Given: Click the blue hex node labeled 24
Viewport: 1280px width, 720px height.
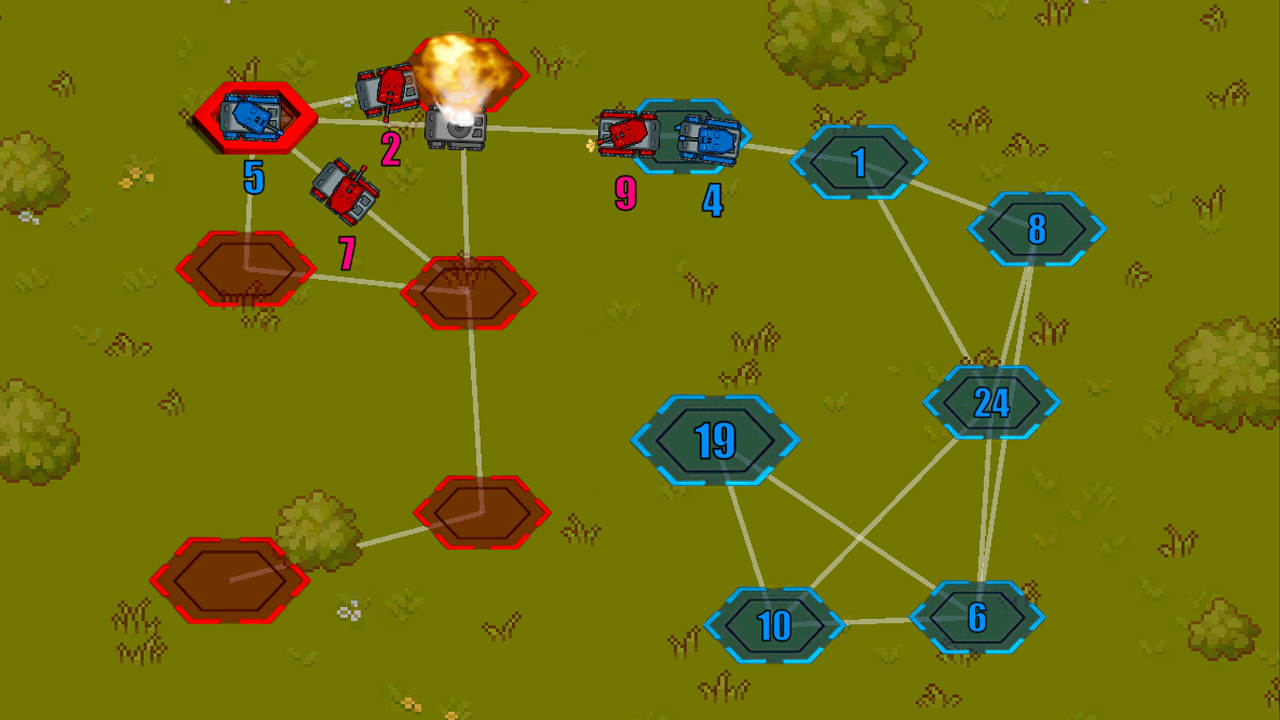Looking at the screenshot, I should (992, 404).
